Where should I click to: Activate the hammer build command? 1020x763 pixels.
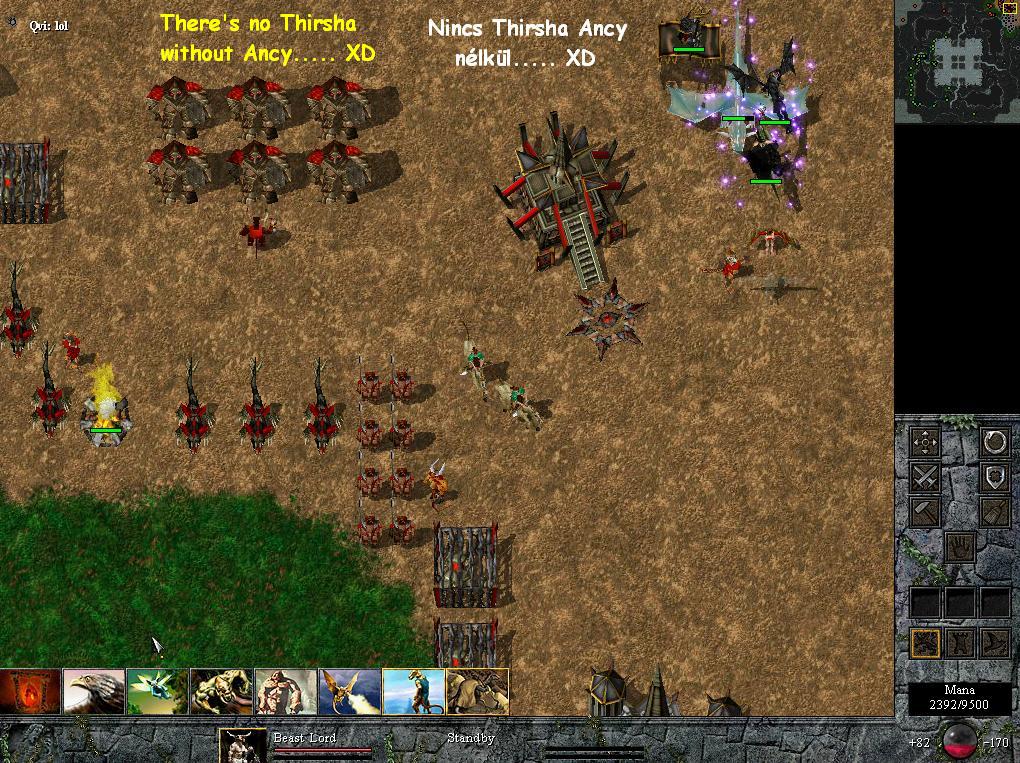925,512
